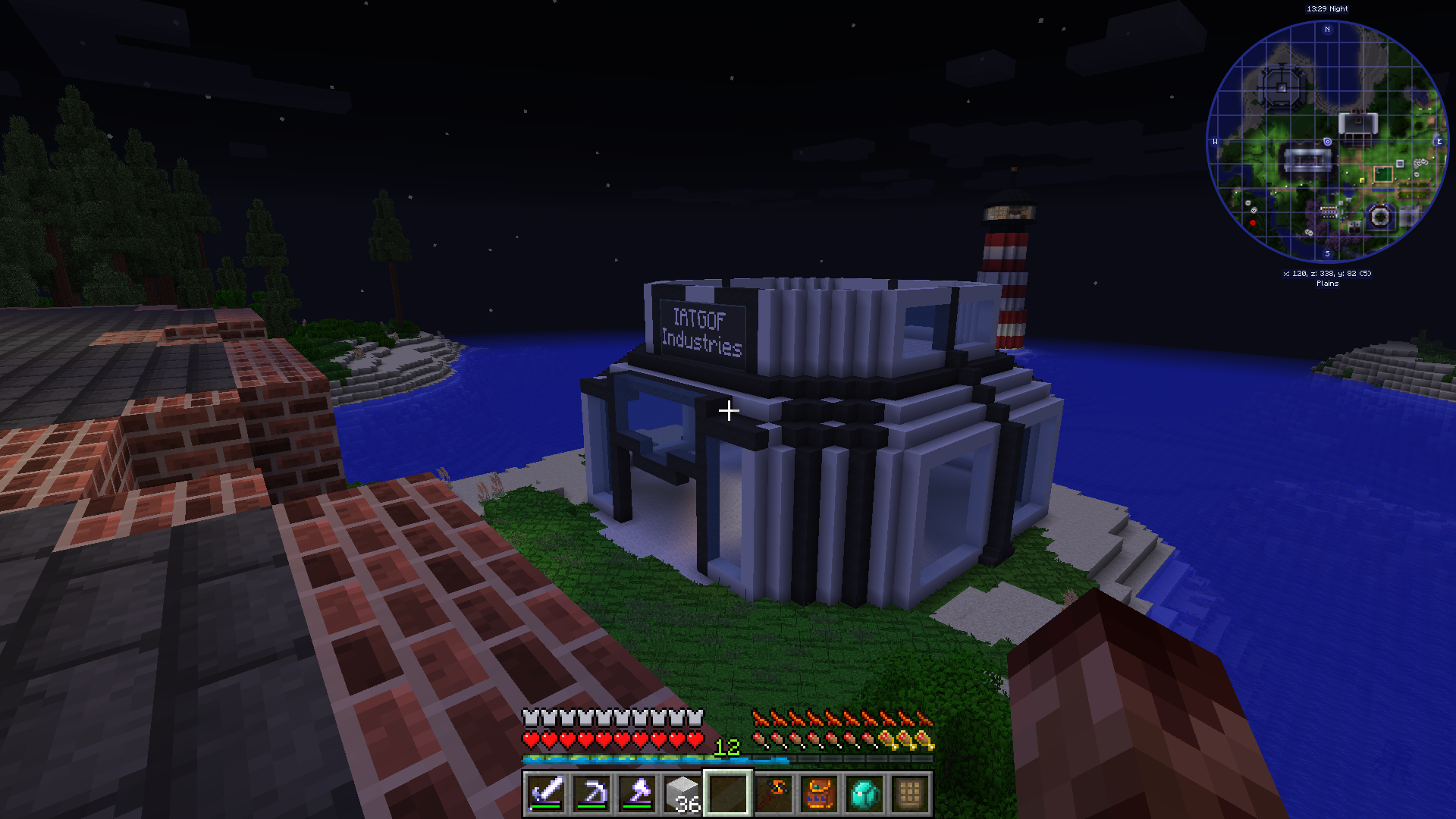Select the tan grid item in last slot

[x=910, y=793]
